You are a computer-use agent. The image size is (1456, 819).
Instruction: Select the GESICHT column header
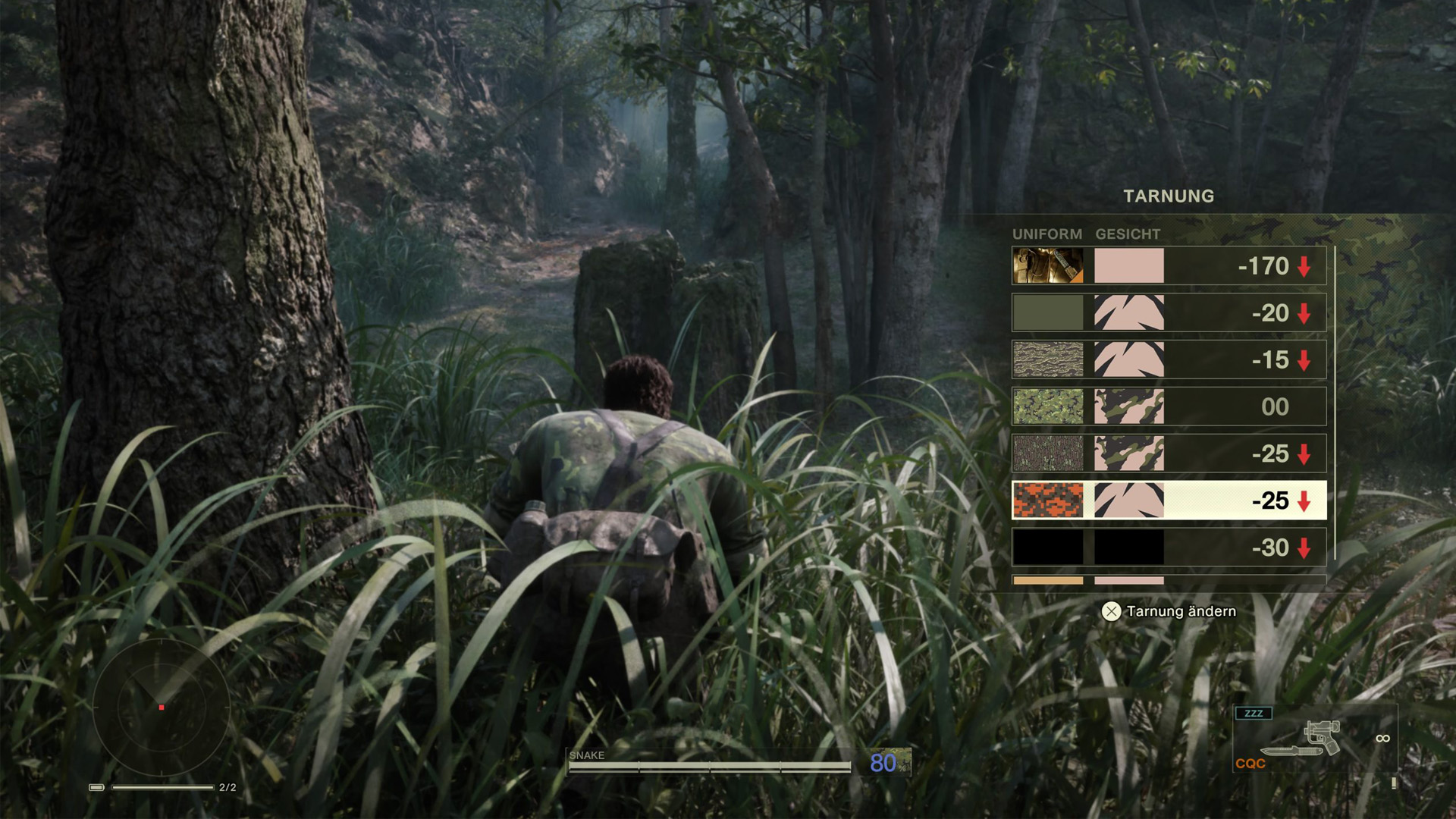click(x=1126, y=234)
